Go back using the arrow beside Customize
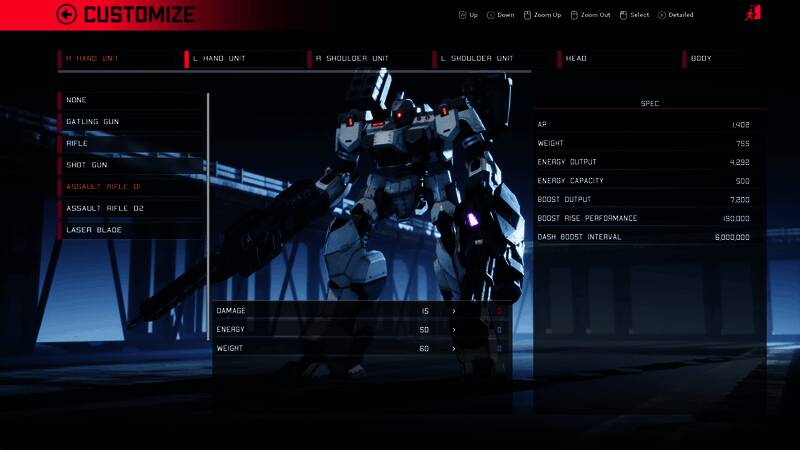 coord(67,14)
